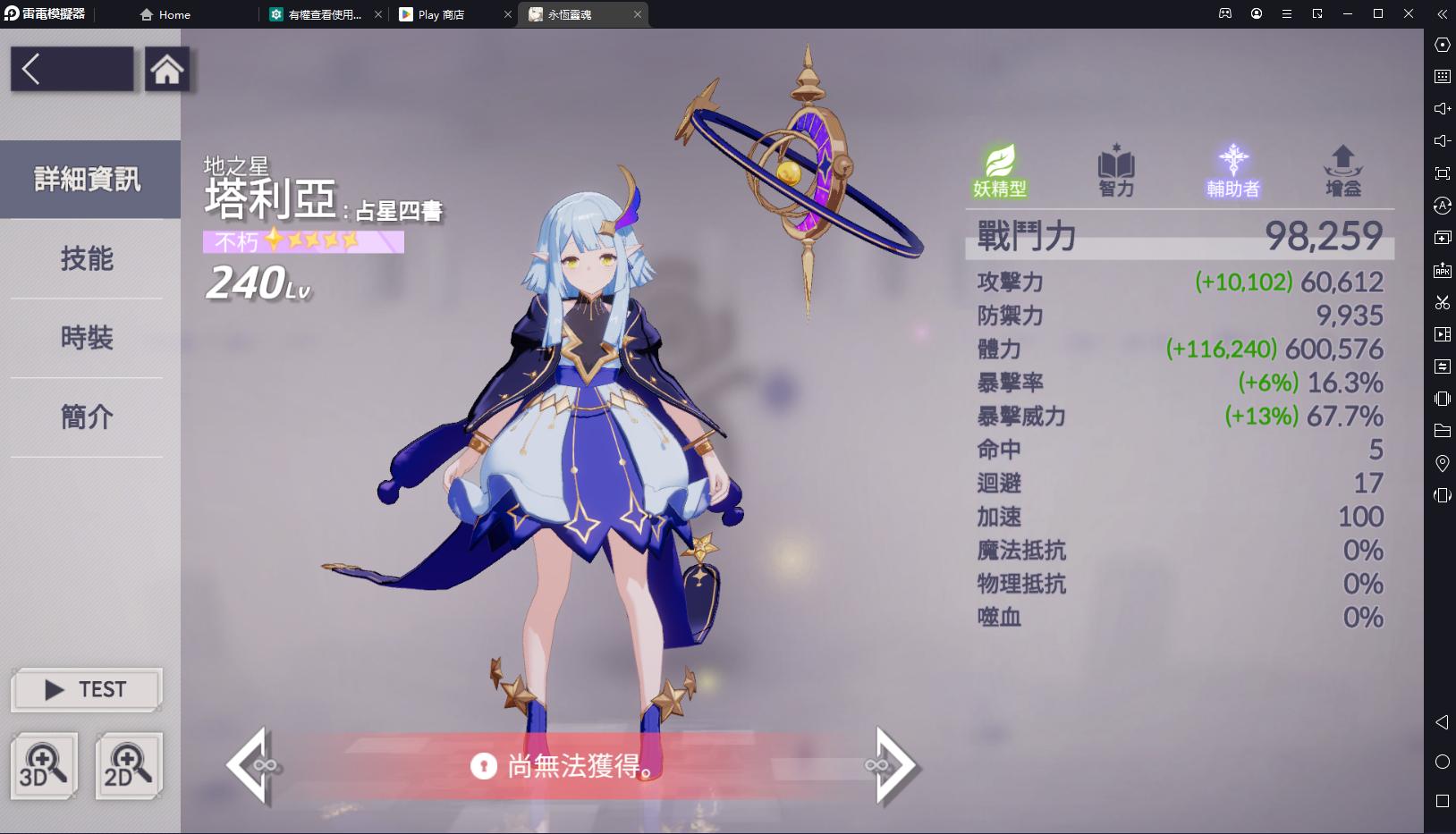Image resolution: width=1456 pixels, height=834 pixels.
Task: Open the 時裝 tab
Action: (86, 338)
